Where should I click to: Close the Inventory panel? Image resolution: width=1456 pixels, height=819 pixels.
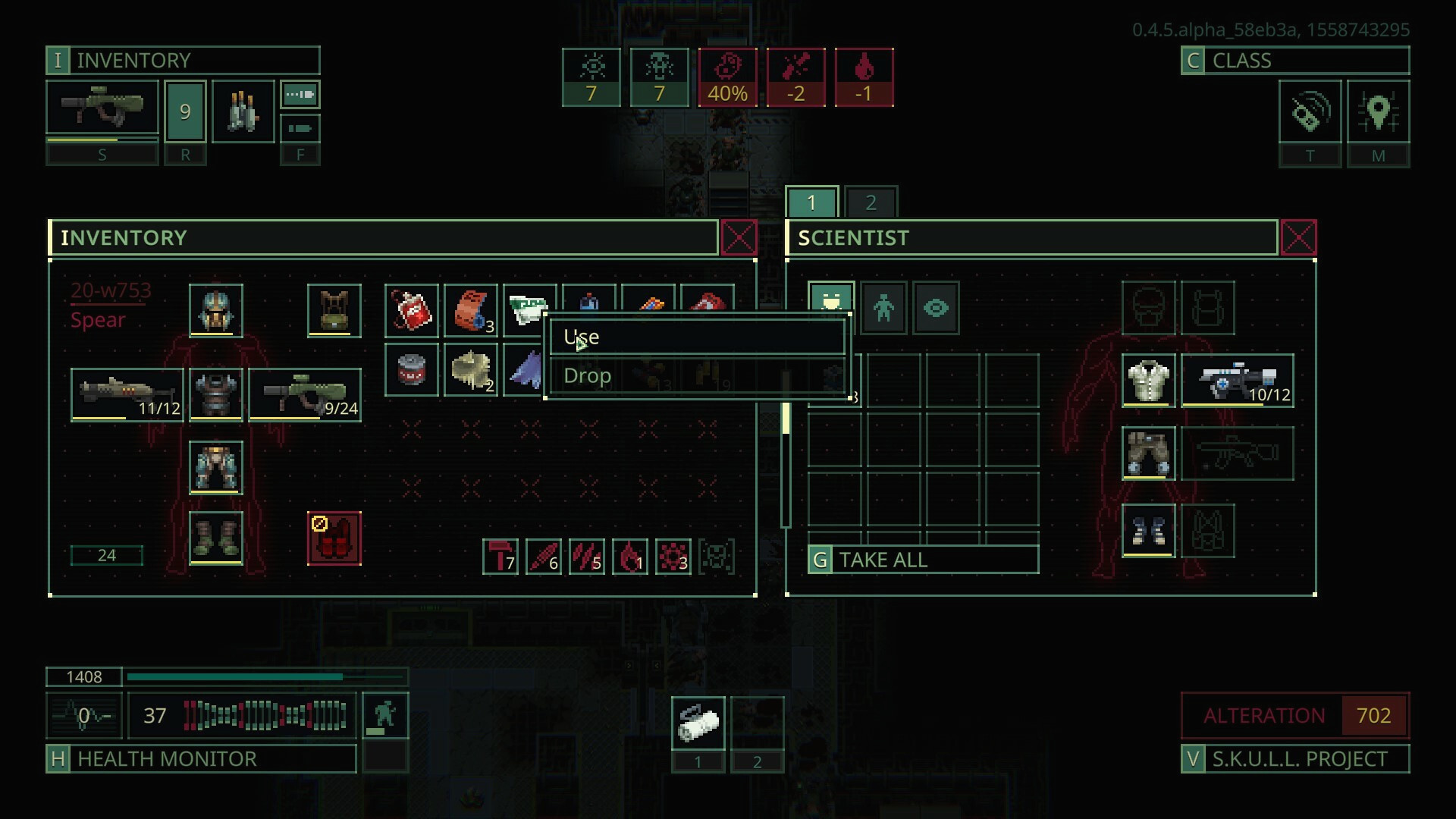point(739,238)
